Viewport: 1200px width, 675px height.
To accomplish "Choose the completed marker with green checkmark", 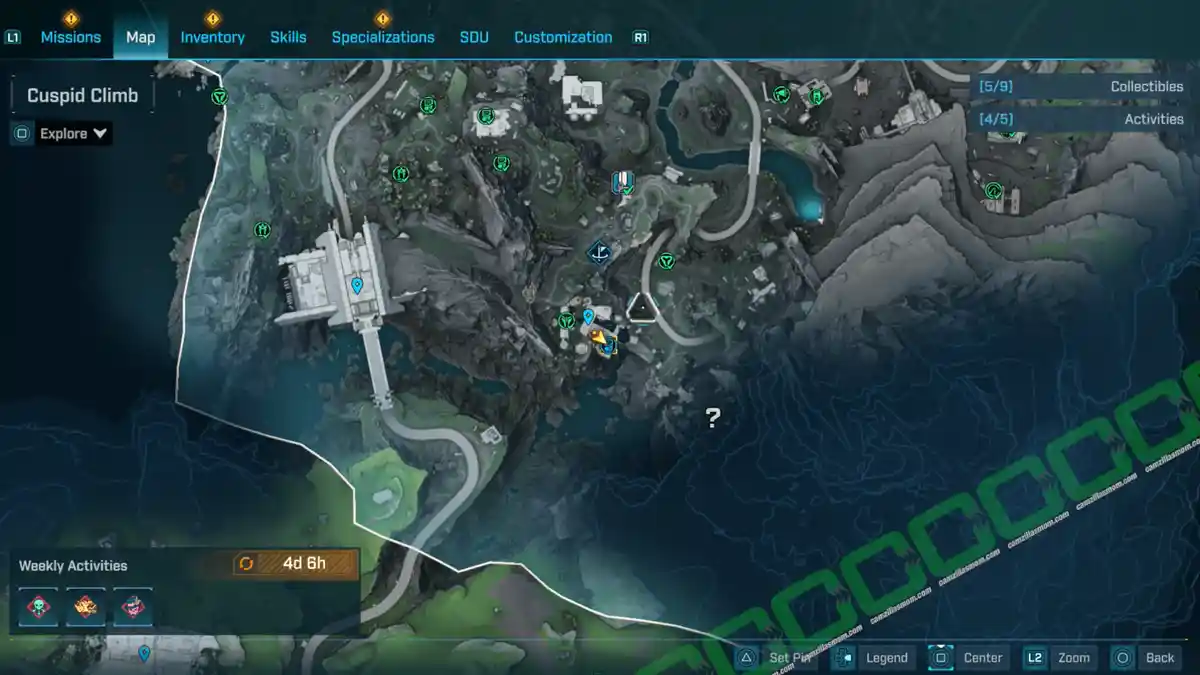I will click(624, 182).
